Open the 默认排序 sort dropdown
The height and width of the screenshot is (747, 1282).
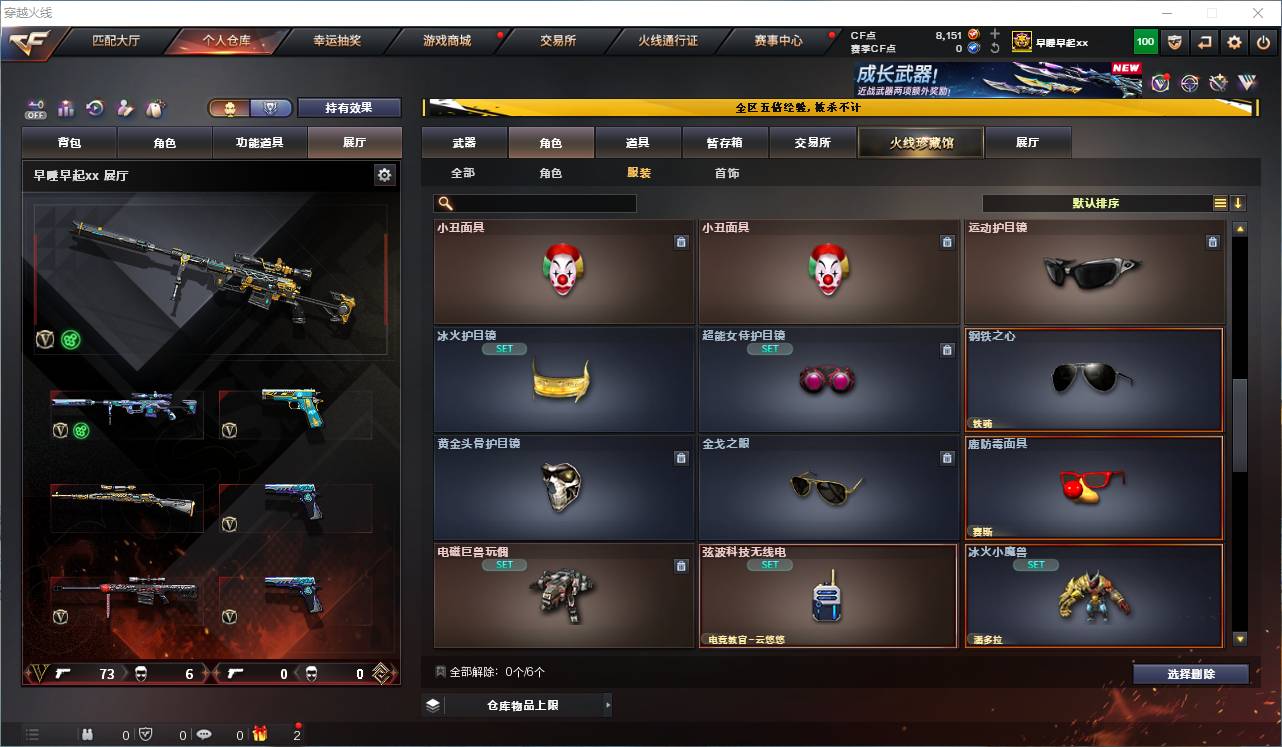[1096, 203]
